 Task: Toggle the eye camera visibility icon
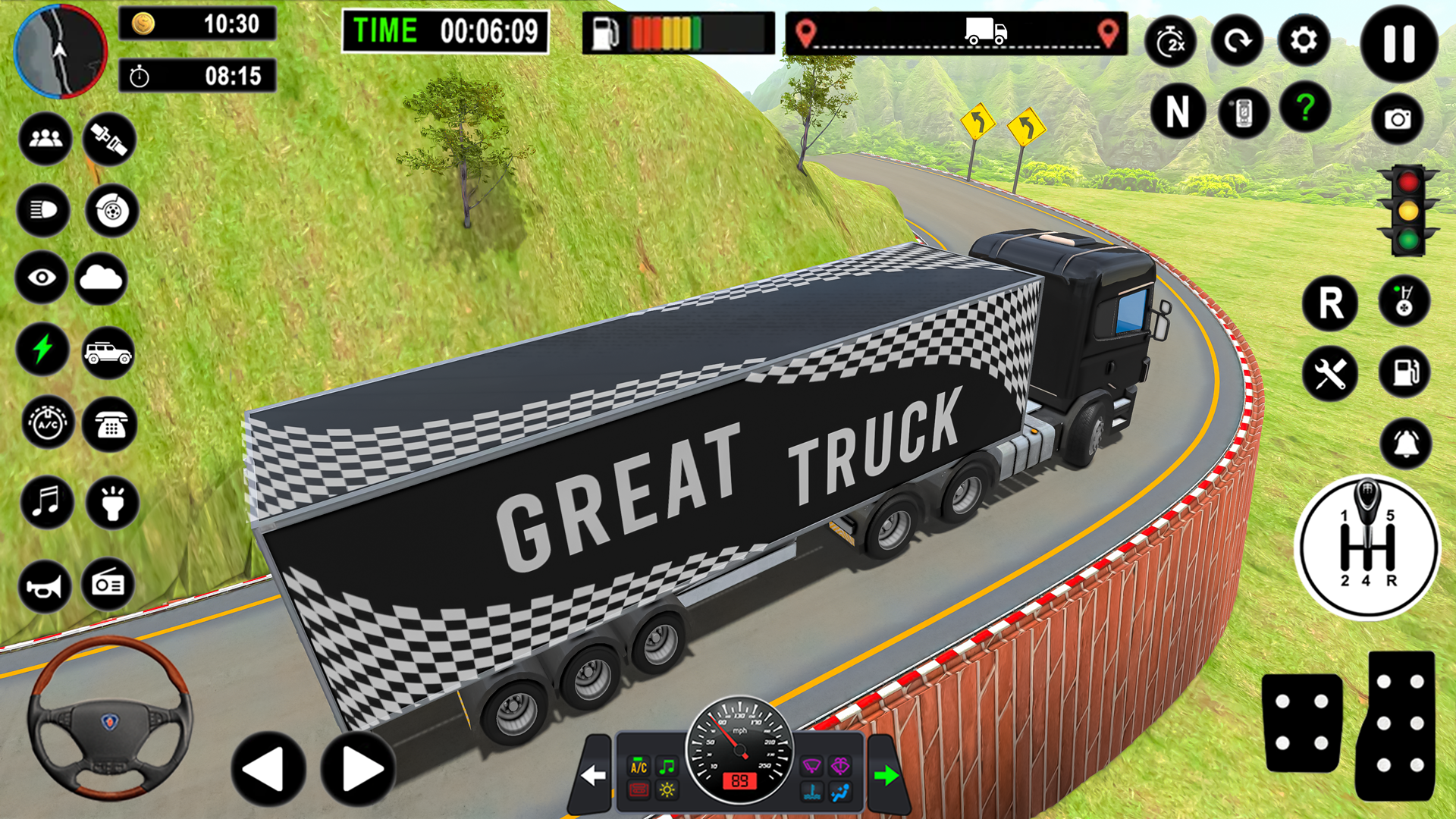click(43, 277)
